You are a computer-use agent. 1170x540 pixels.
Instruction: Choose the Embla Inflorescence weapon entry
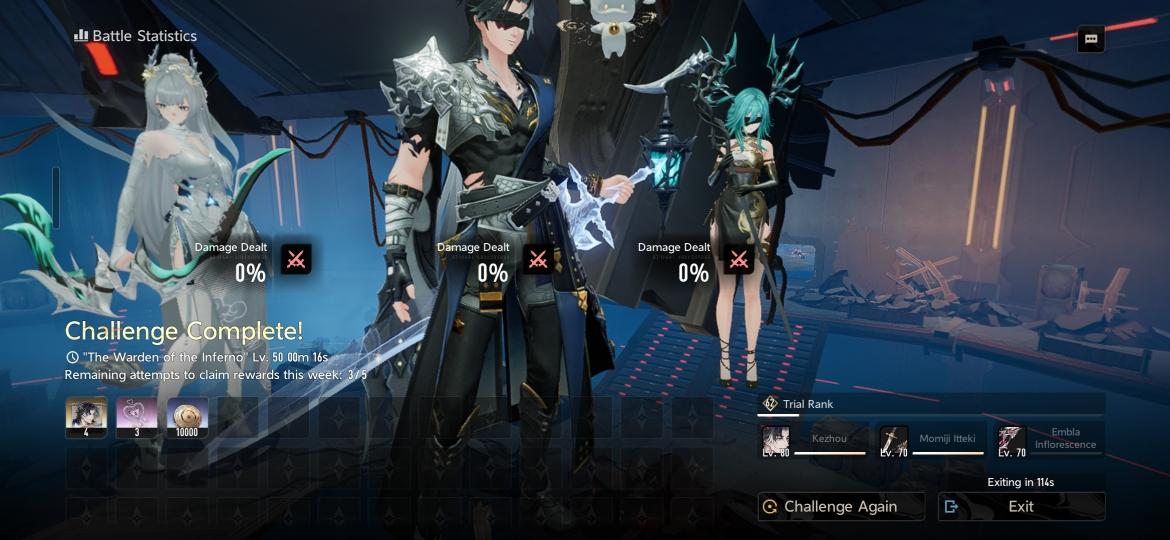[1050, 440]
